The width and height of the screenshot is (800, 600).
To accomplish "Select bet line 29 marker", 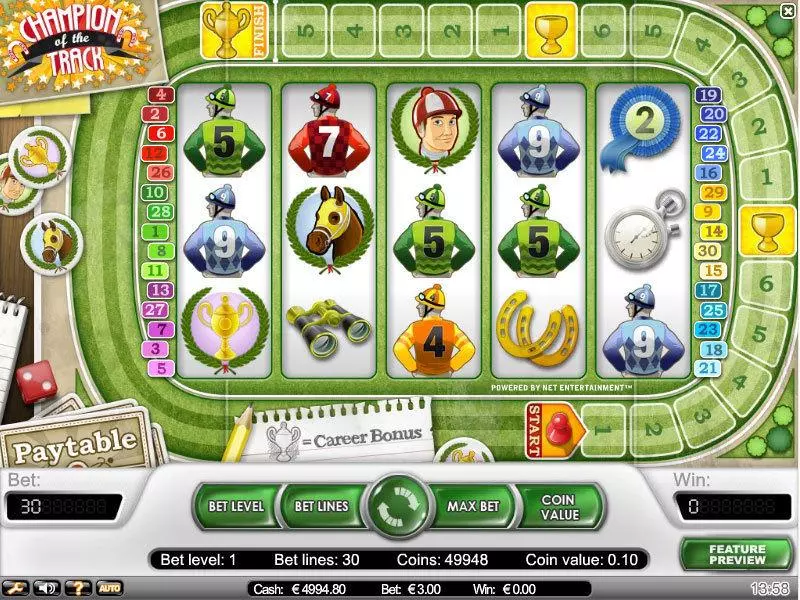I will (x=709, y=193).
